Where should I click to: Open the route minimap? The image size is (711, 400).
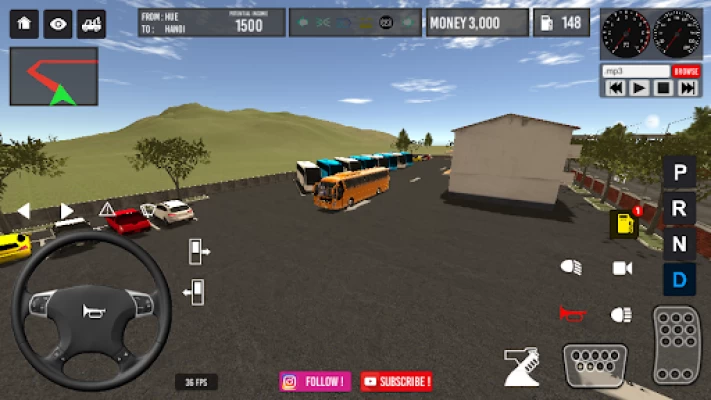pos(54,76)
